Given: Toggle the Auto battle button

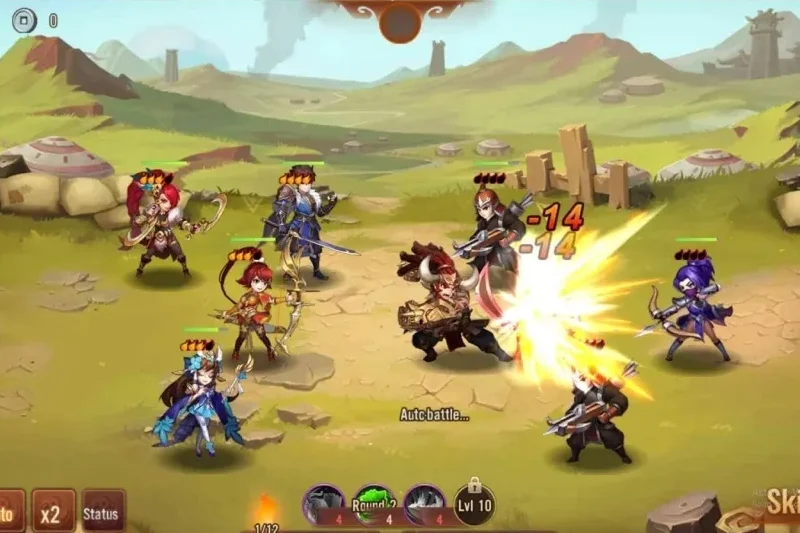Looking at the screenshot, I should pyautogui.click(x=8, y=512).
